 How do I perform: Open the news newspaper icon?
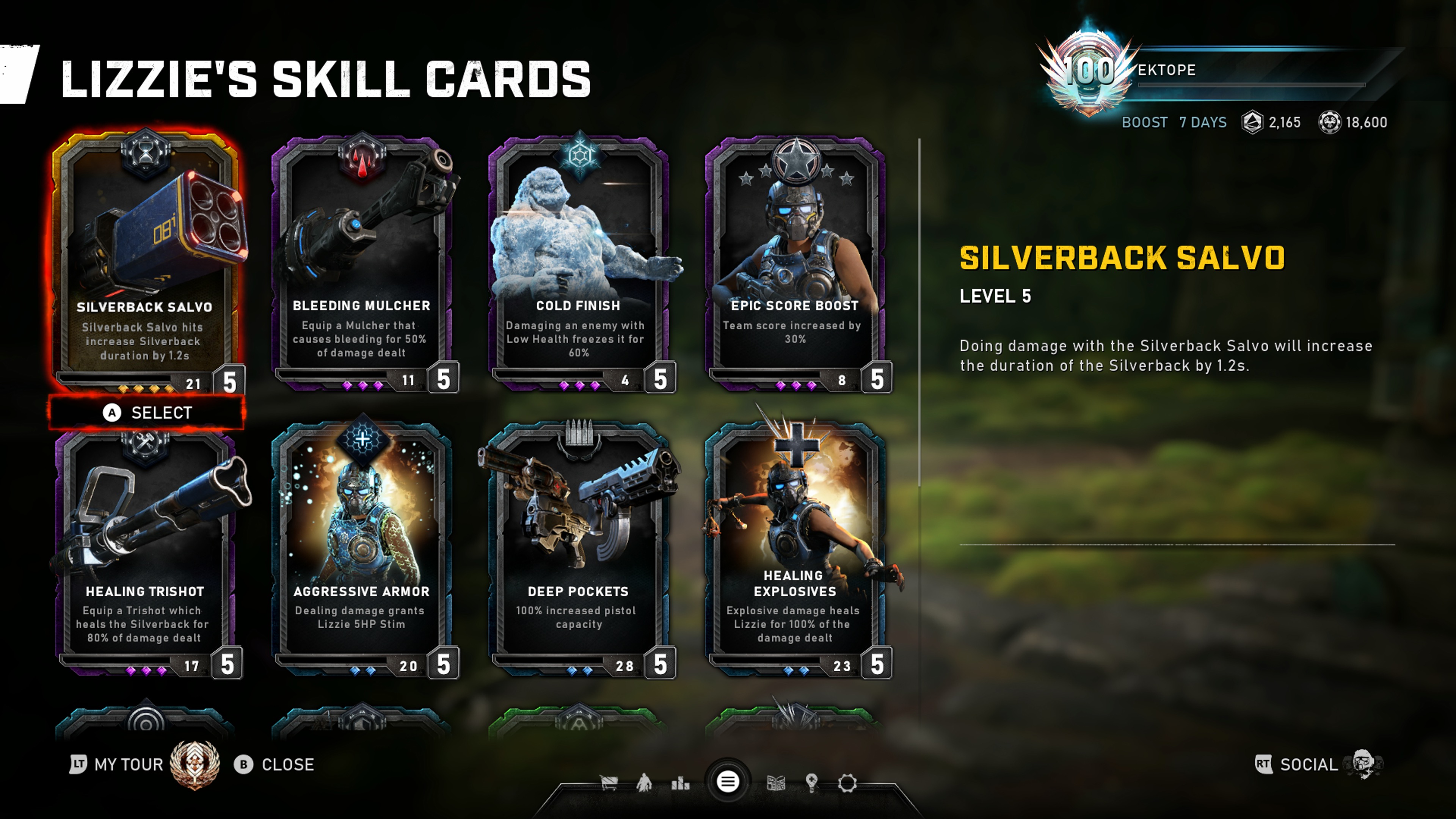tap(776, 783)
